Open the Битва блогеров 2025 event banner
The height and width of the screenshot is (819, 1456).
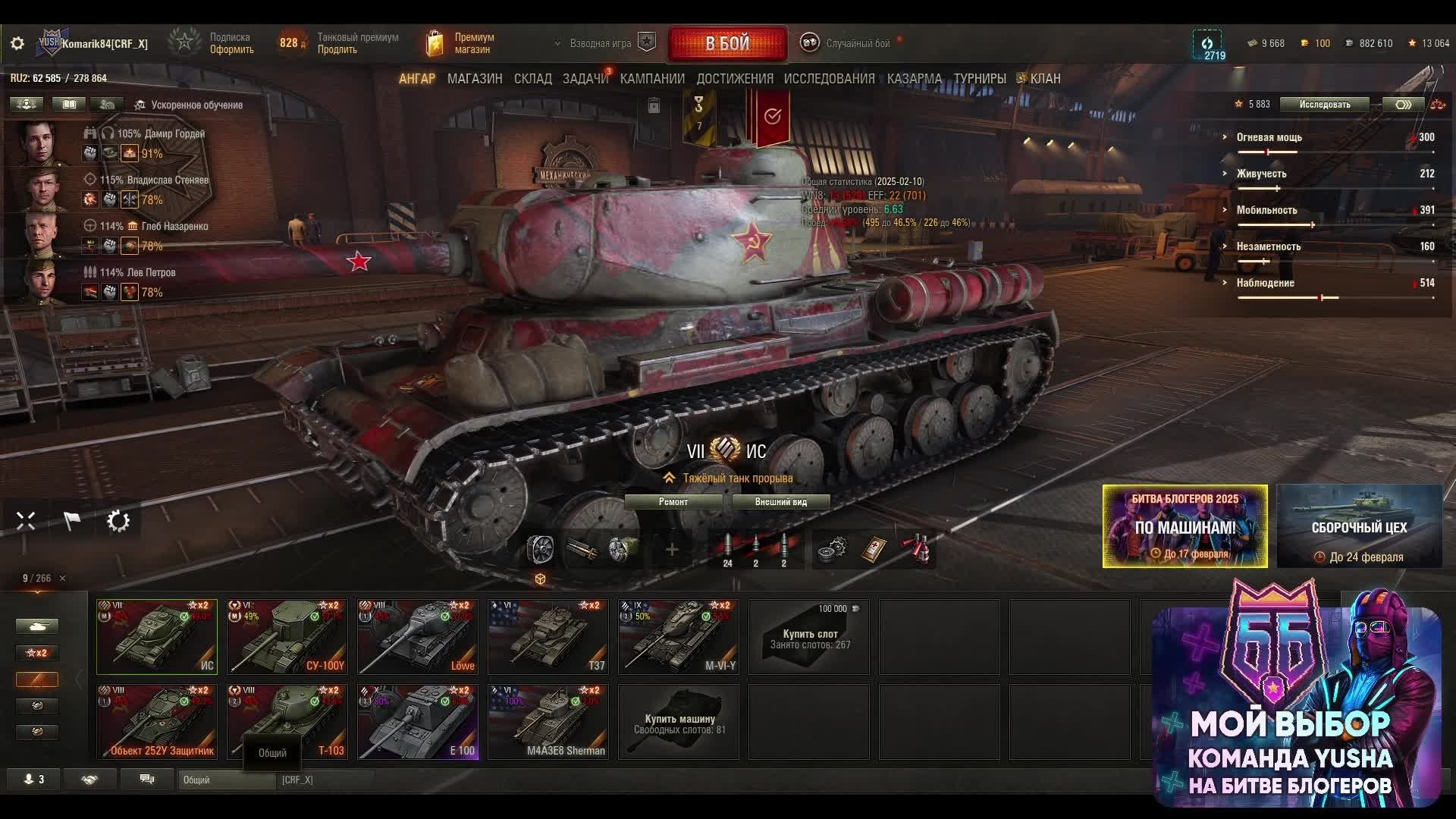tap(1185, 526)
